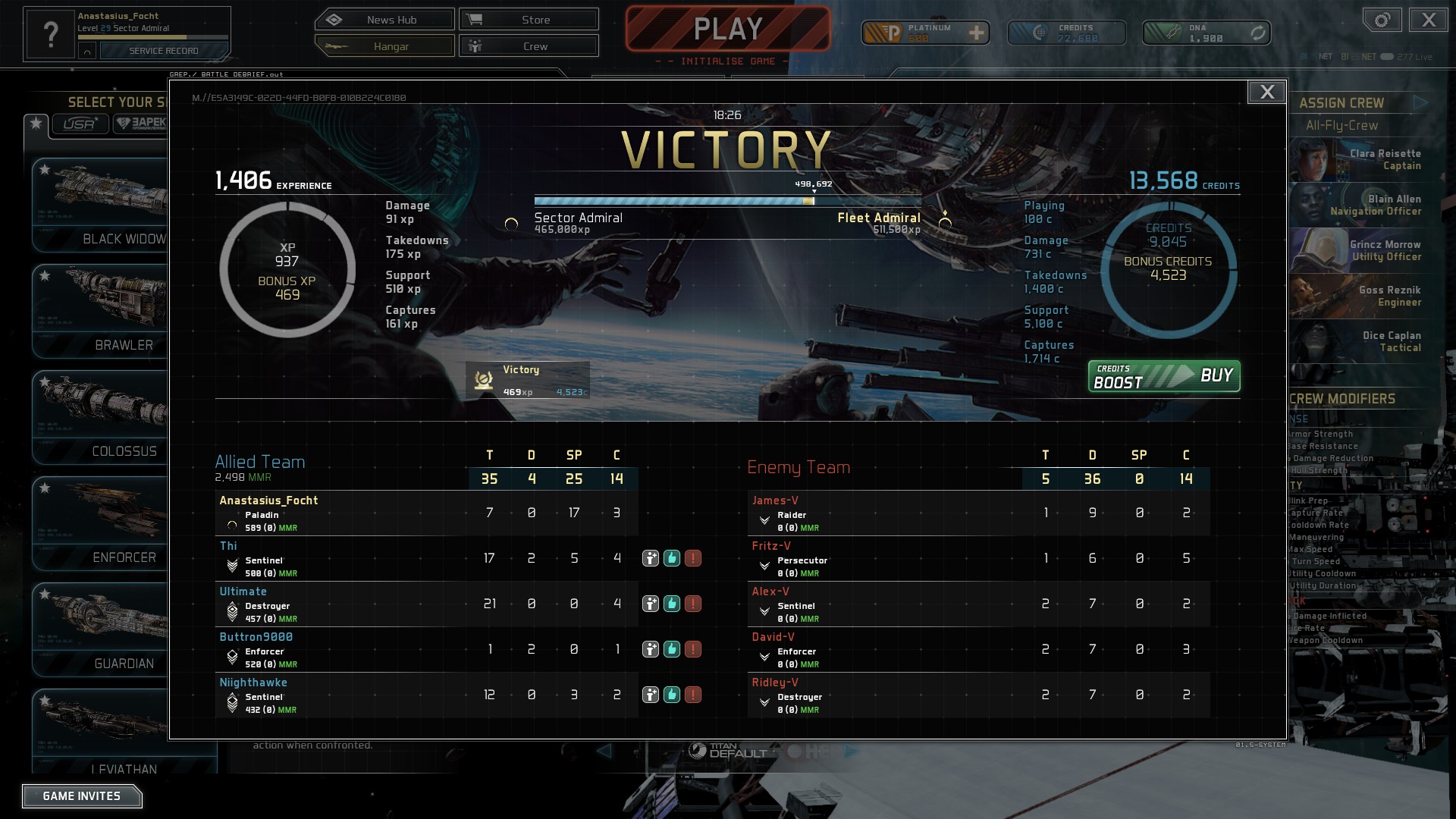The height and width of the screenshot is (819, 1456).
Task: Open the Service Record
Action: coord(162,51)
